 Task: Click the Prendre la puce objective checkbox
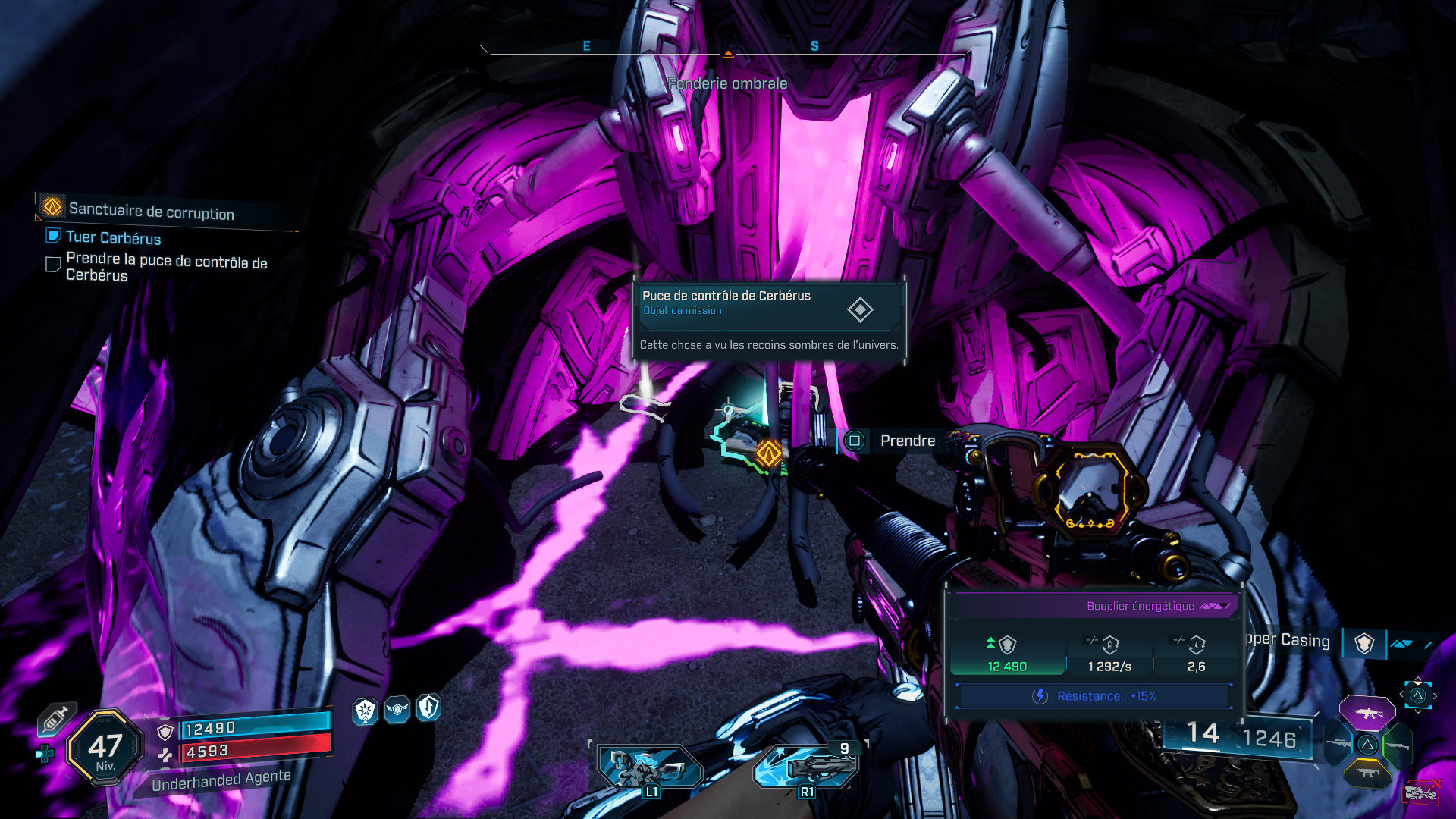(x=53, y=265)
